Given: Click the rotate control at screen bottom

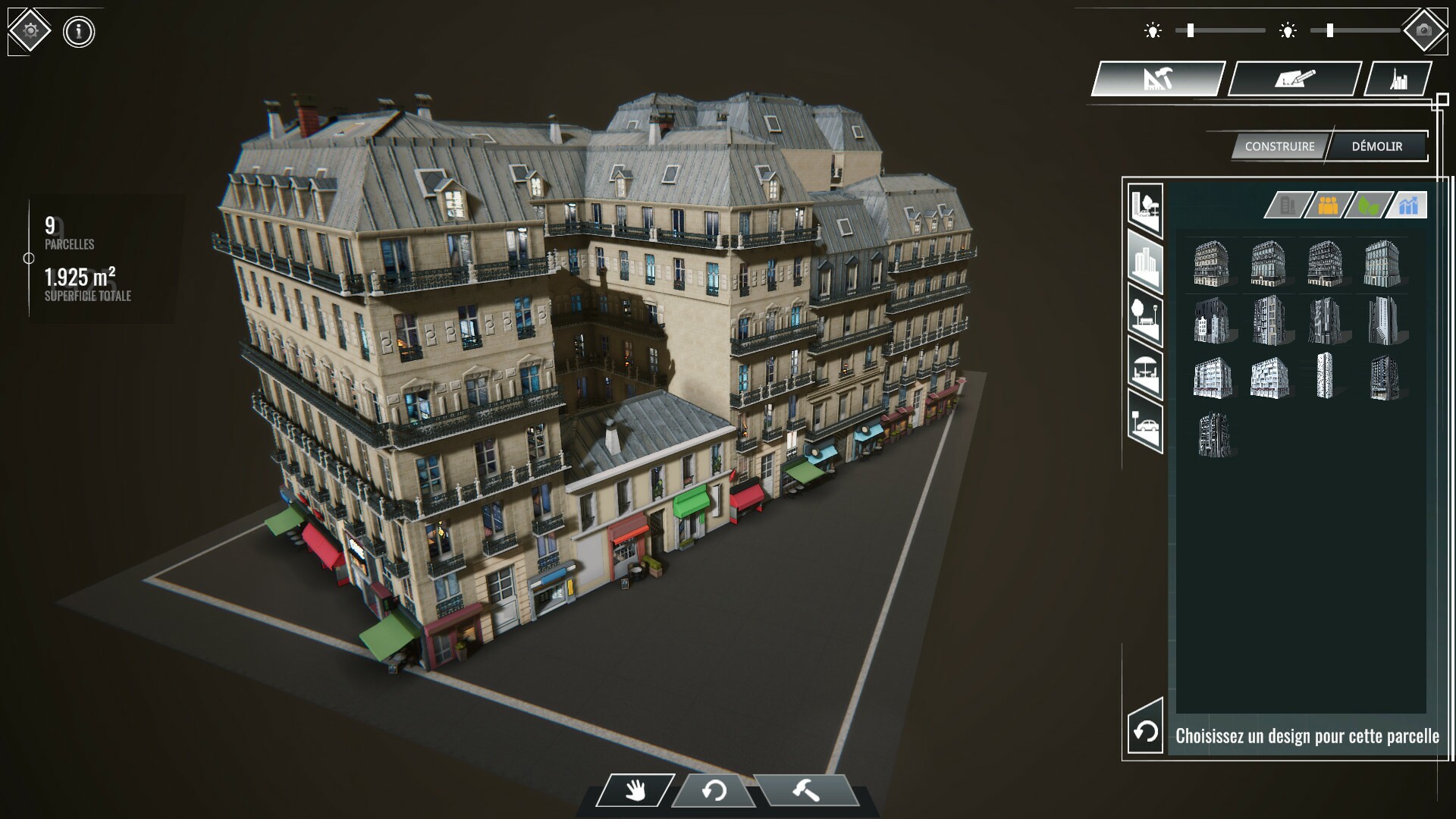Looking at the screenshot, I should pos(713,790).
